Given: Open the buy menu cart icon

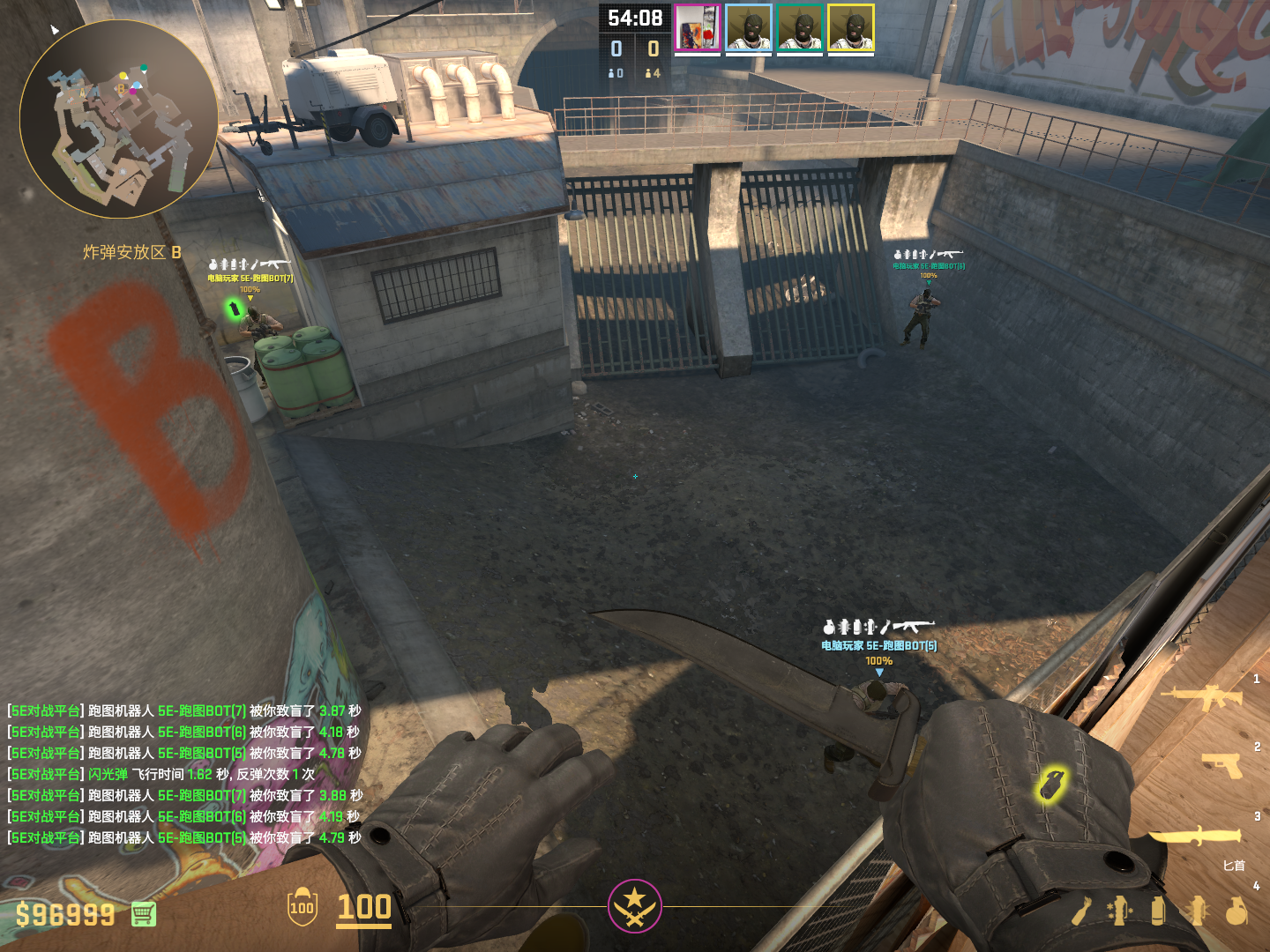Looking at the screenshot, I should [x=144, y=914].
